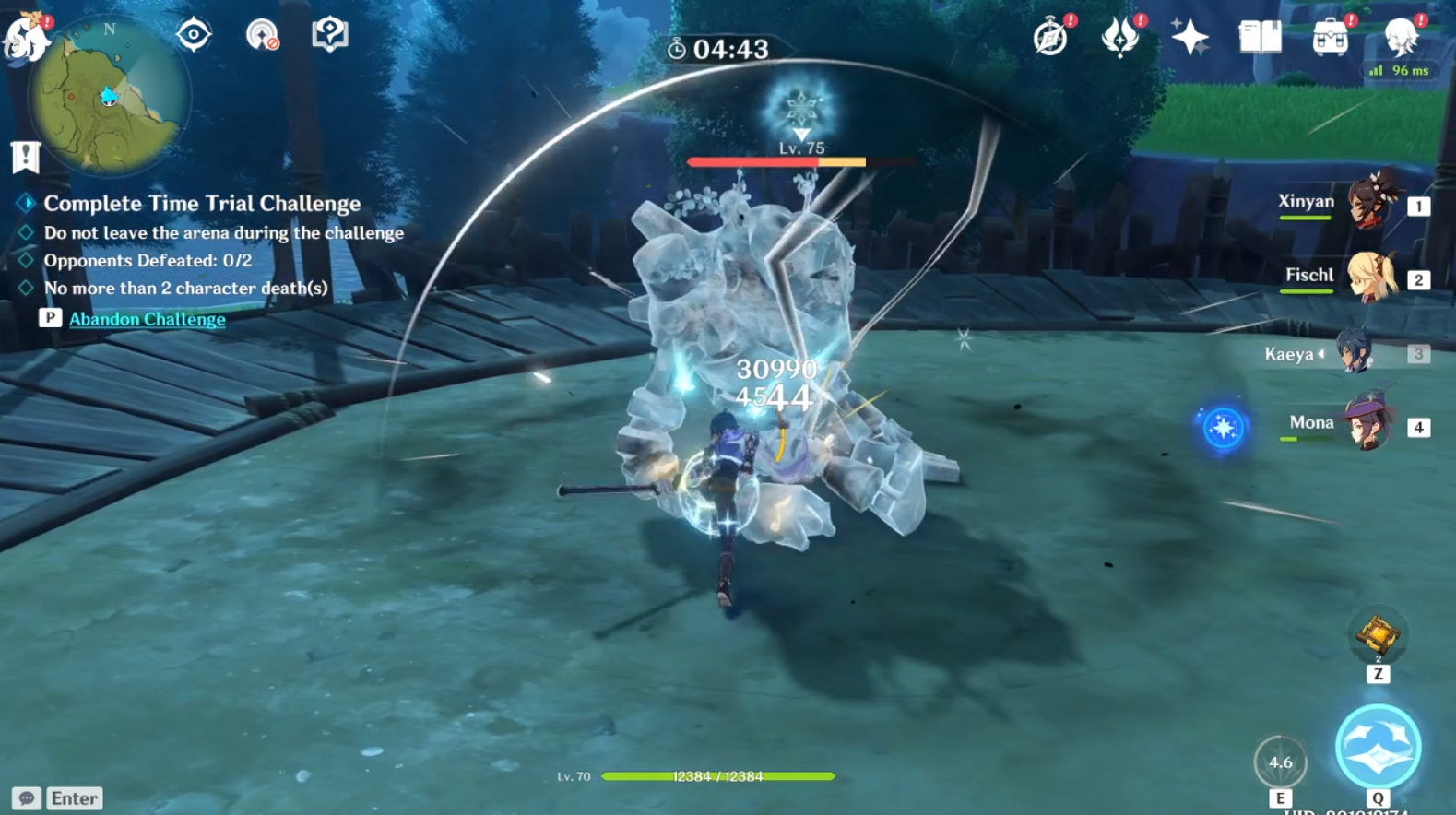Open the adventurer compass events icon

coord(1050,38)
